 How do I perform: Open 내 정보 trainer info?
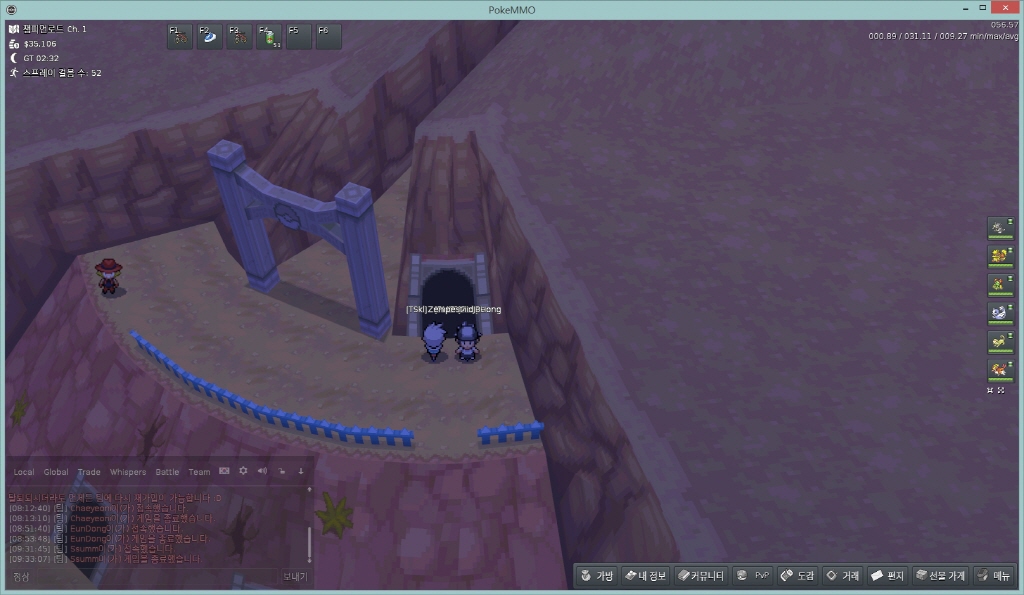pos(645,576)
